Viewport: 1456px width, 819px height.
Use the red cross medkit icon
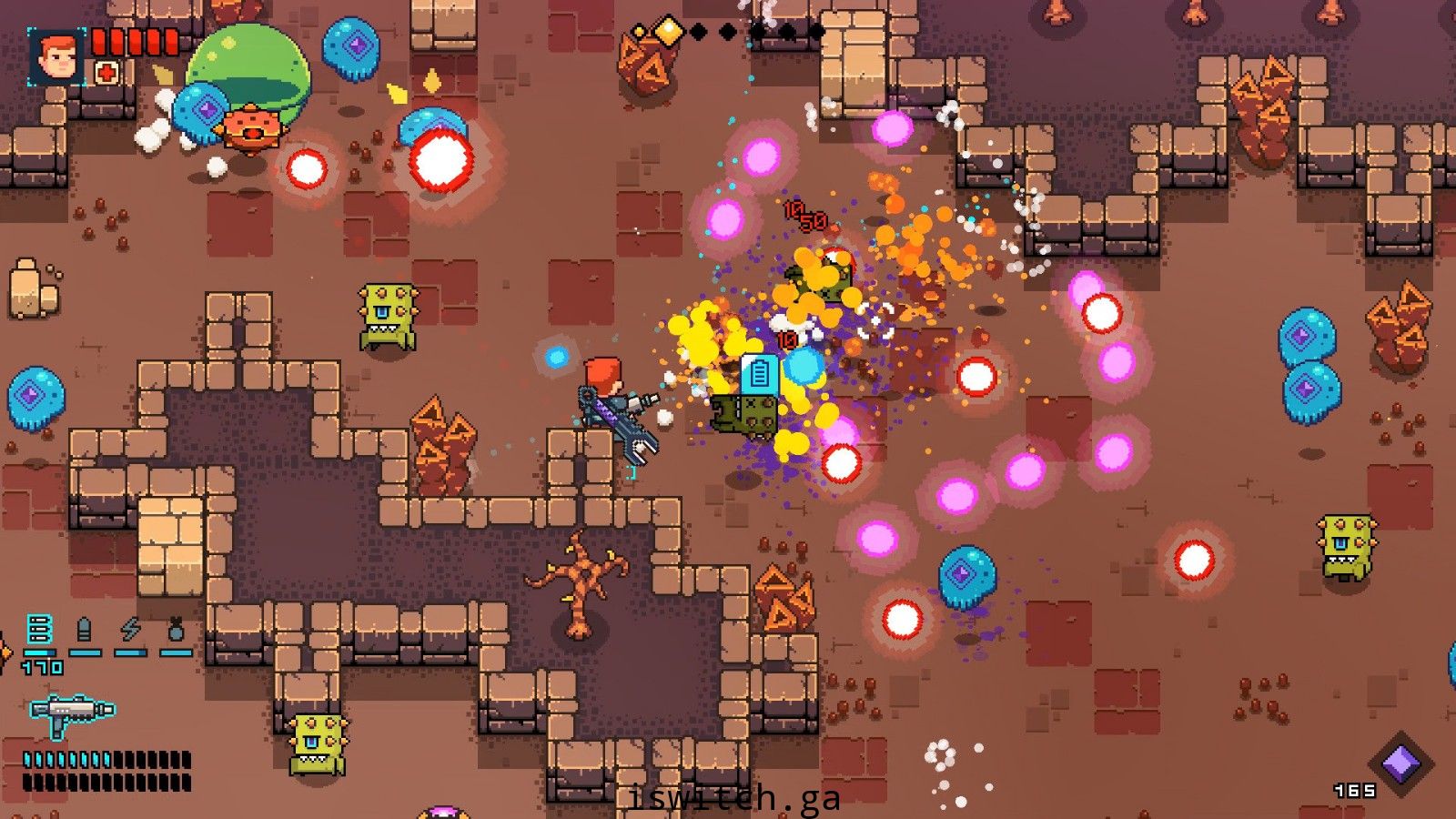(x=106, y=73)
